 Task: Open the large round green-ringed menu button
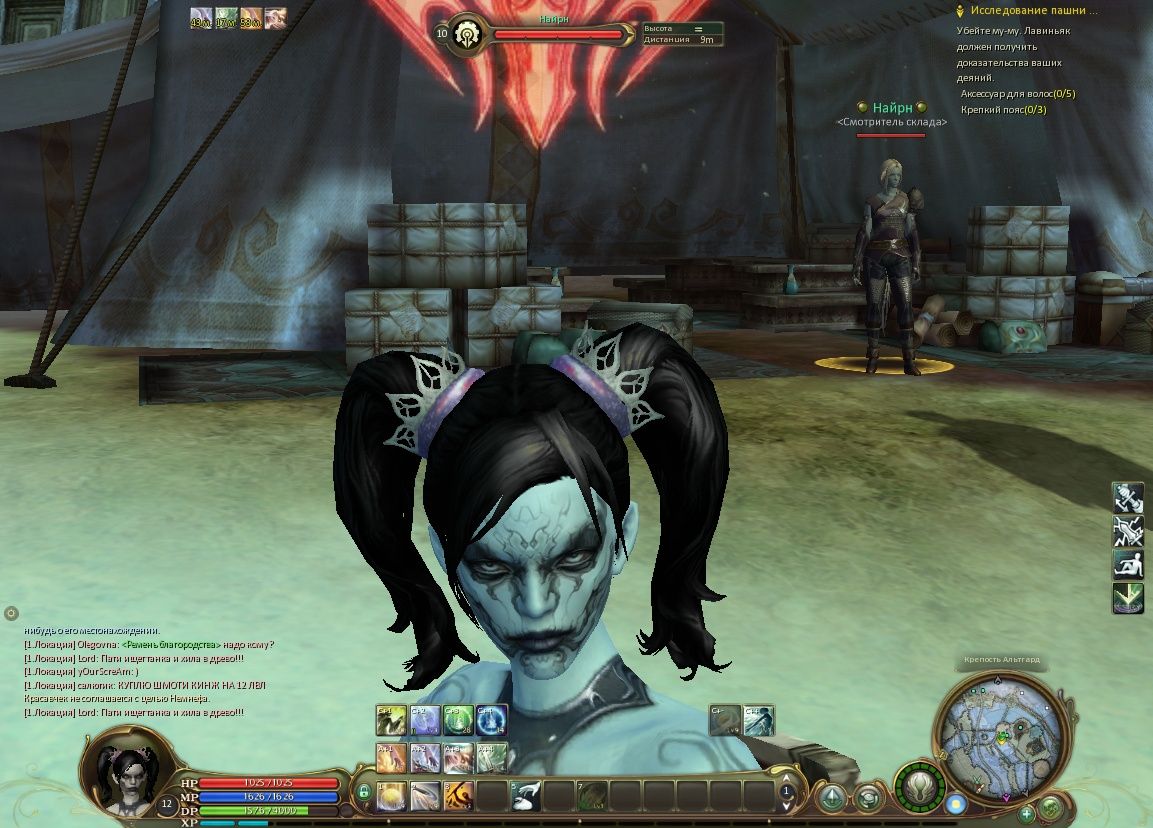[x=920, y=785]
